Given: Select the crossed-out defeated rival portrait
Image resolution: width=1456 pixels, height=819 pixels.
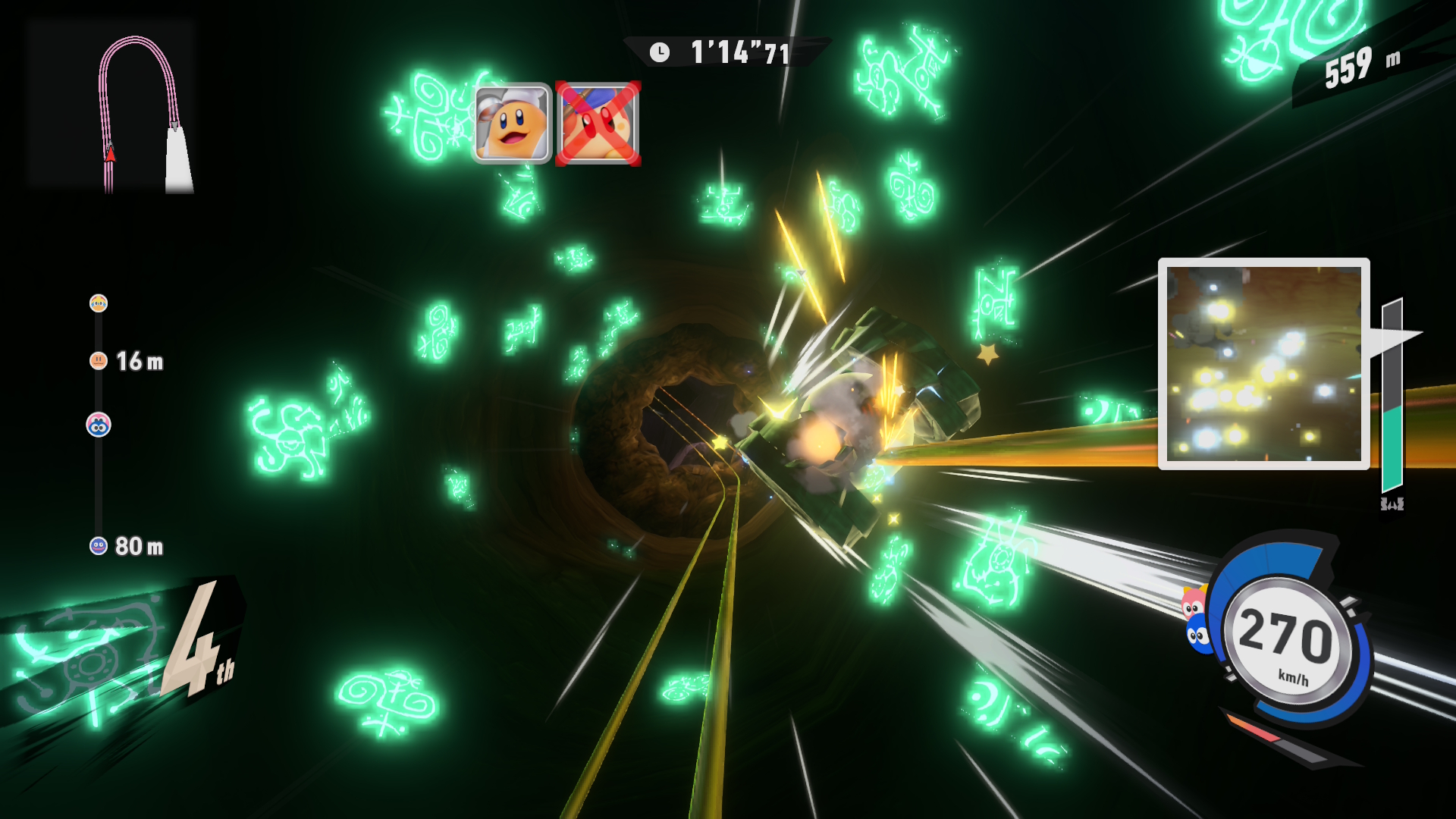Looking at the screenshot, I should [598, 123].
